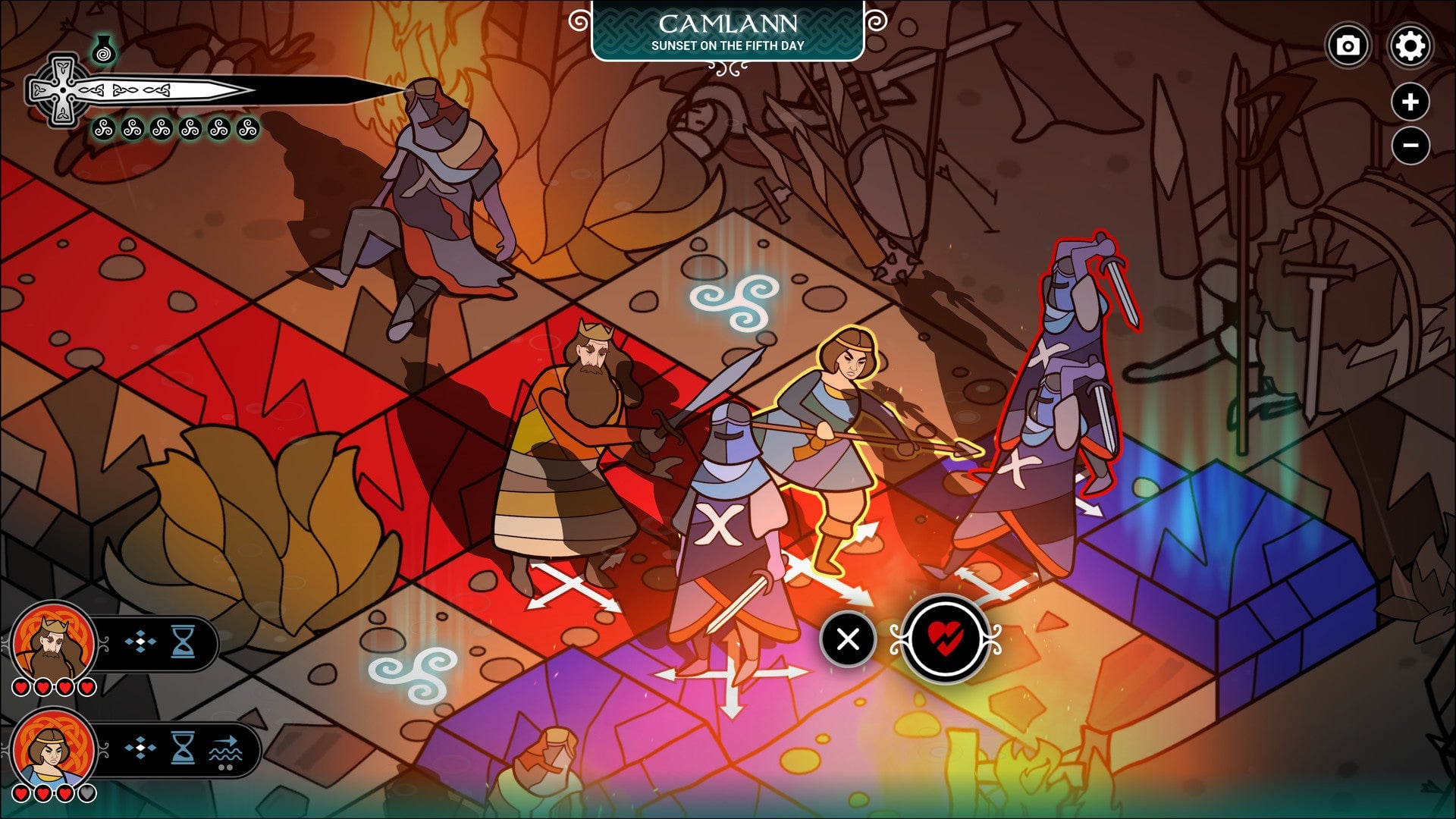Click the Sunset on the Fifth Day label

pos(728,45)
